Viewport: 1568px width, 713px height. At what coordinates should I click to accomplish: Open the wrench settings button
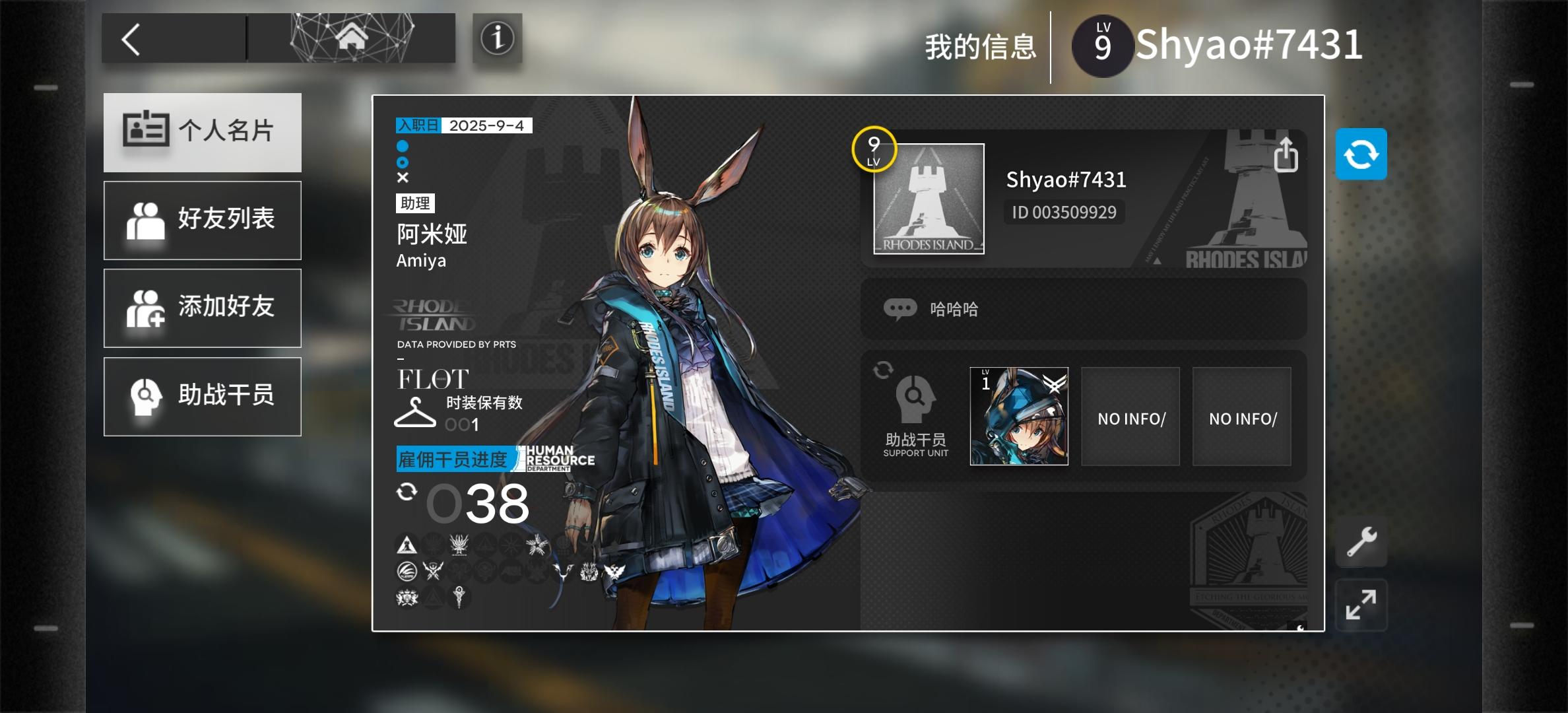tap(1361, 542)
